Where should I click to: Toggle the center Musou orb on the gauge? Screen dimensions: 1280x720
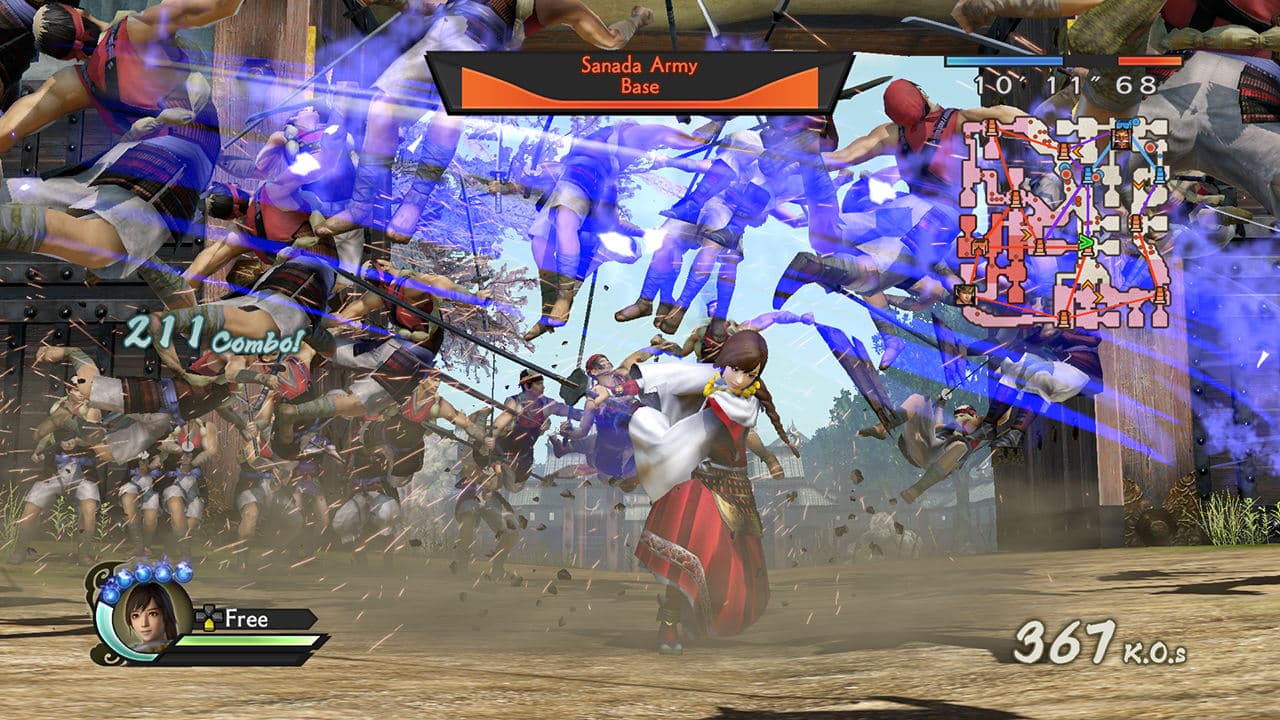pyautogui.click(x=142, y=574)
